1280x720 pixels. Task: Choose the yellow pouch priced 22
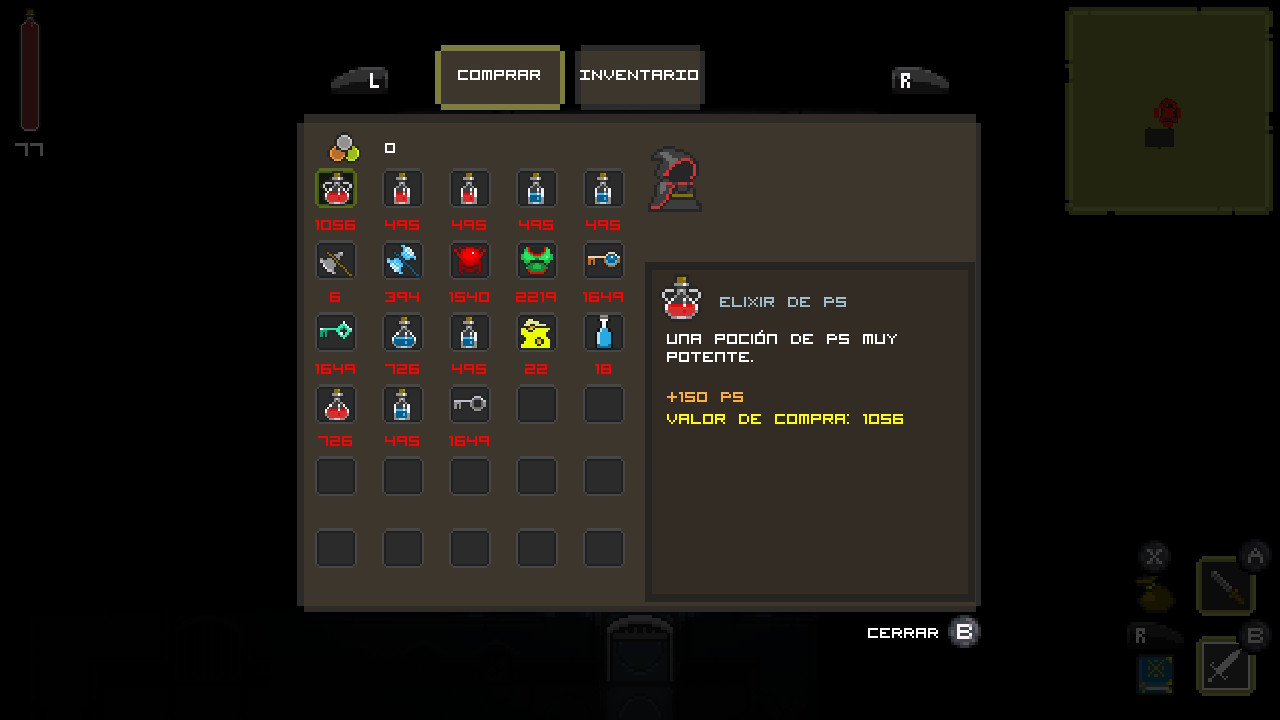coord(537,333)
